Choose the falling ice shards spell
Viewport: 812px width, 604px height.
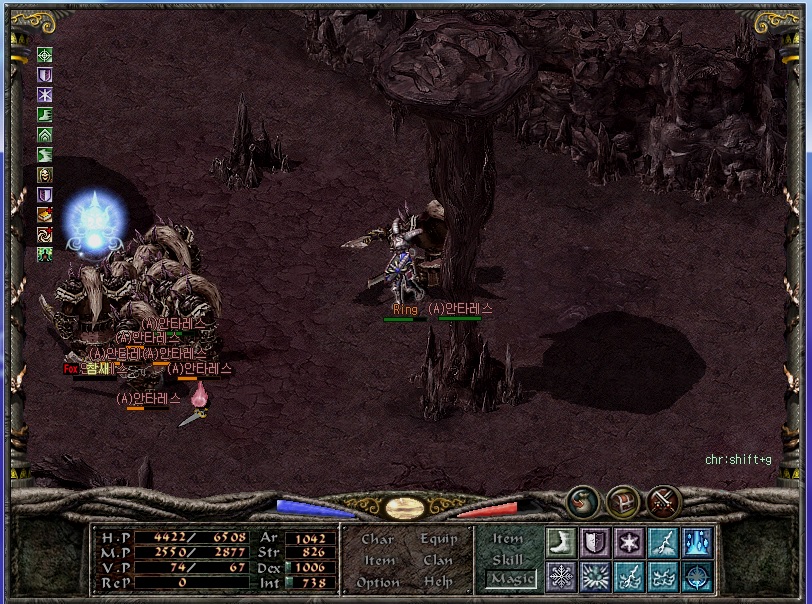click(x=698, y=543)
